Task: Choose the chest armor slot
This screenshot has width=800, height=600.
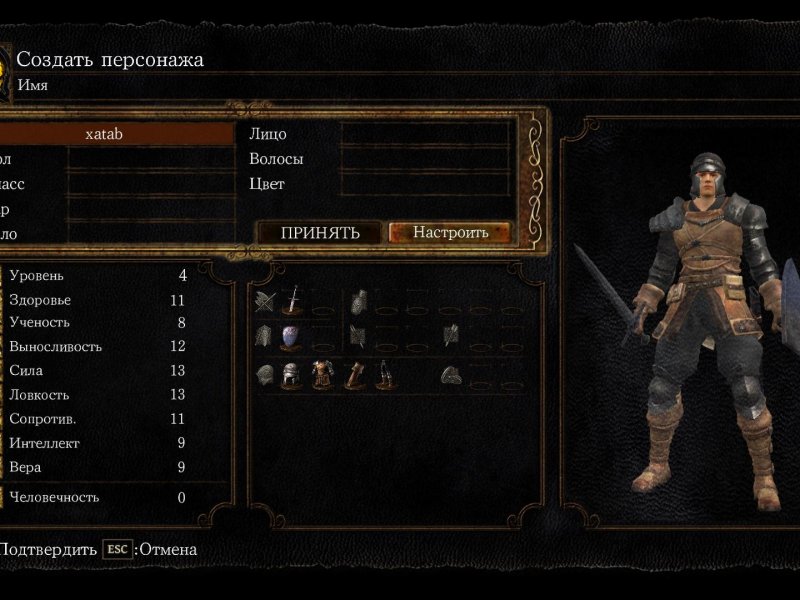Action: pos(322,376)
